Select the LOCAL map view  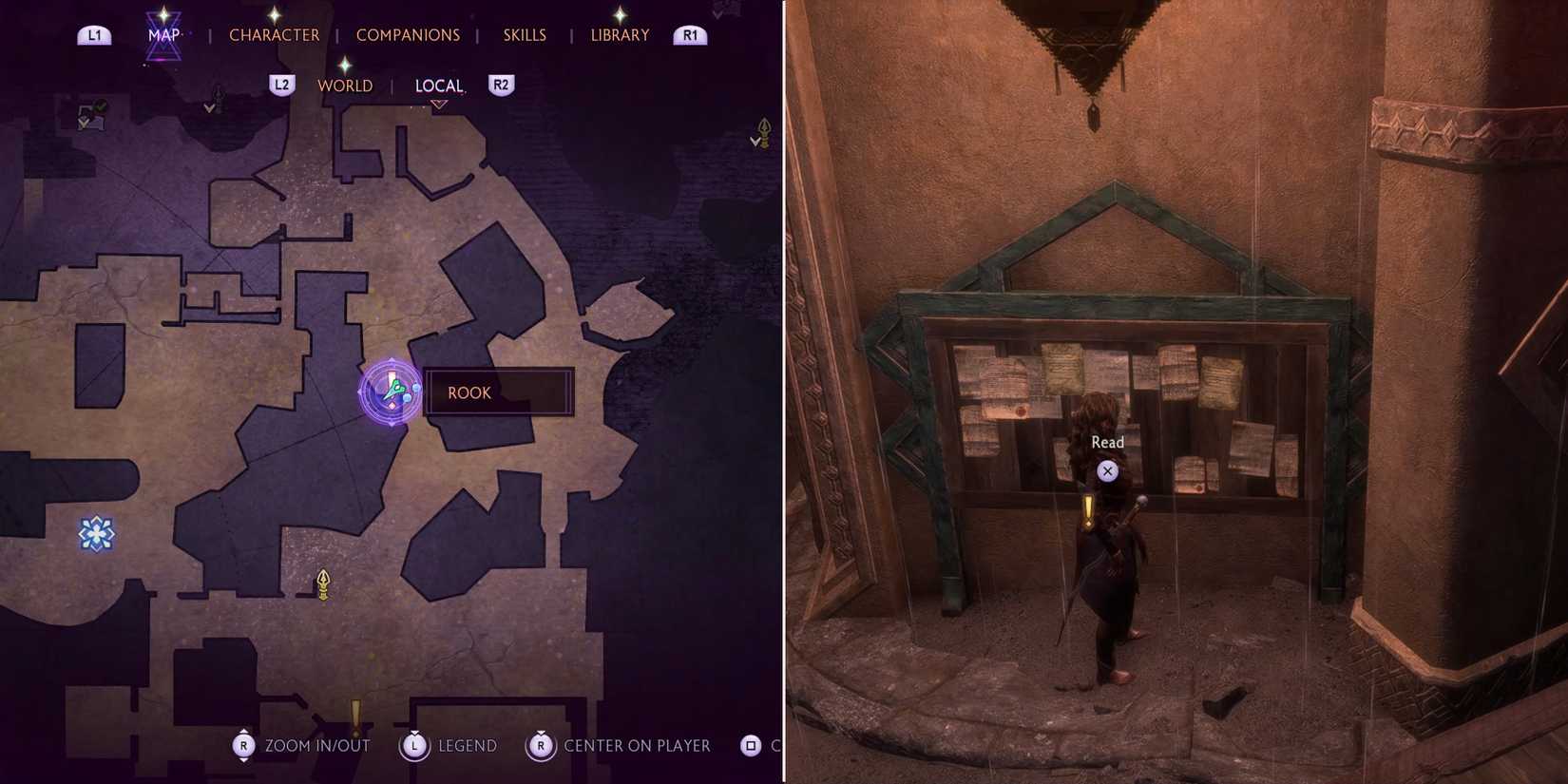[439, 85]
